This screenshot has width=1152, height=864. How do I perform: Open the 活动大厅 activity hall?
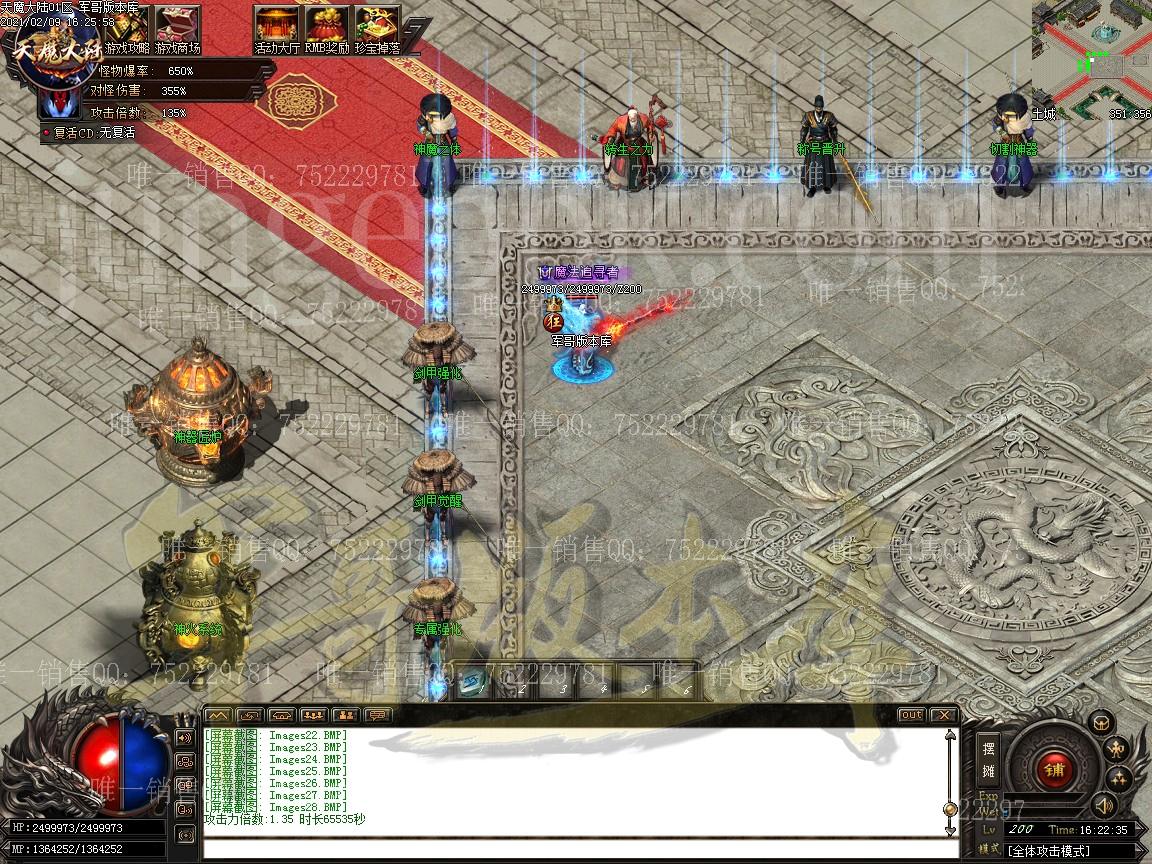coord(277,28)
